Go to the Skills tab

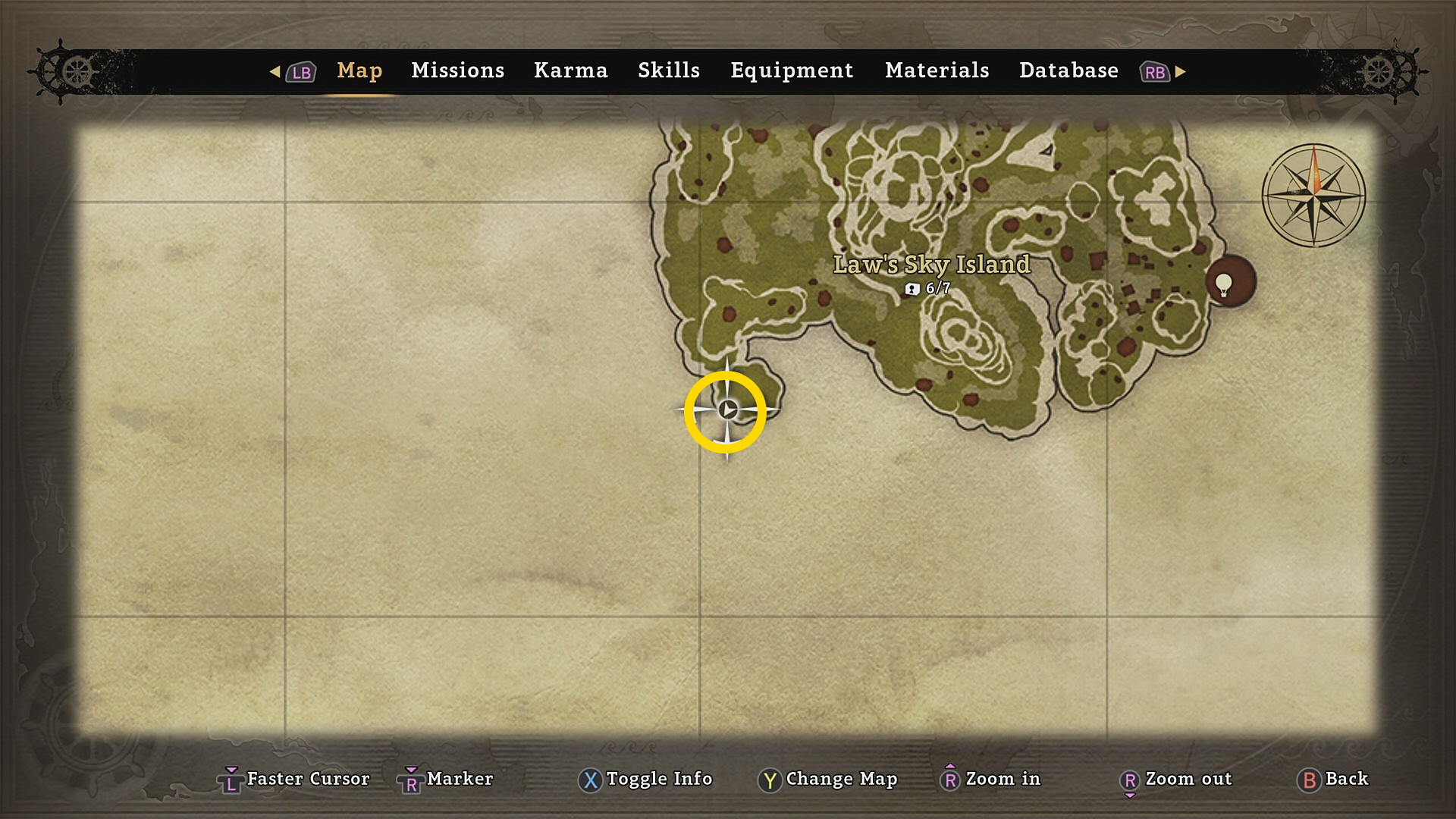[x=668, y=71]
